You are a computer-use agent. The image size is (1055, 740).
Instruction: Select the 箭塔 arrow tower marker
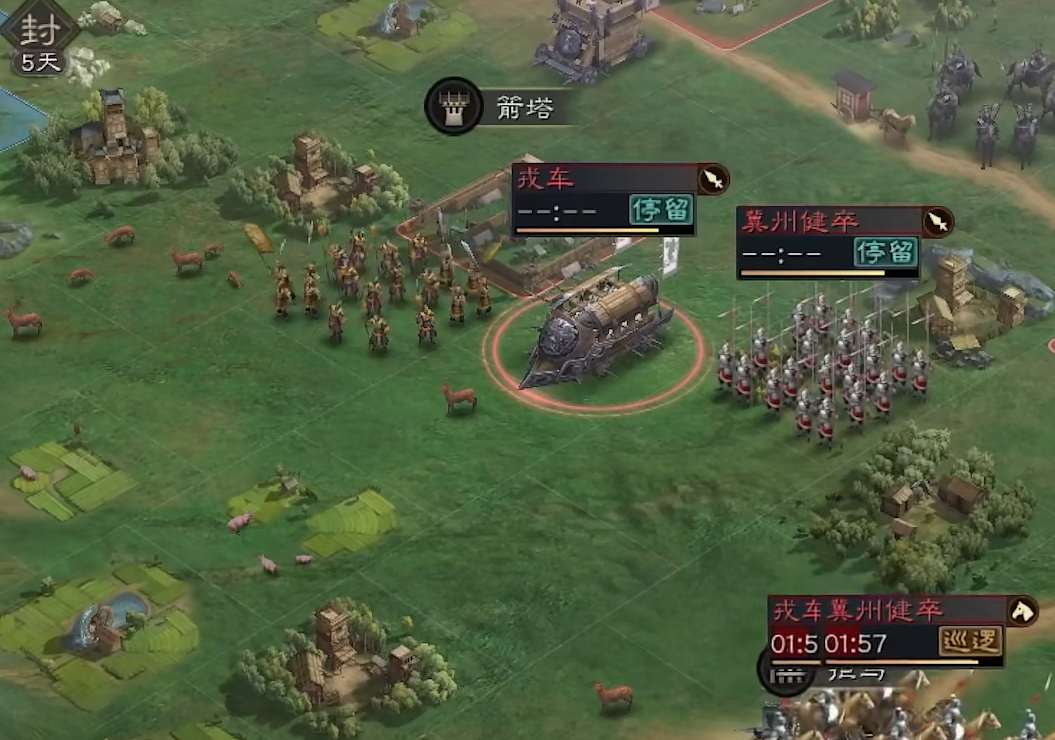click(x=455, y=106)
